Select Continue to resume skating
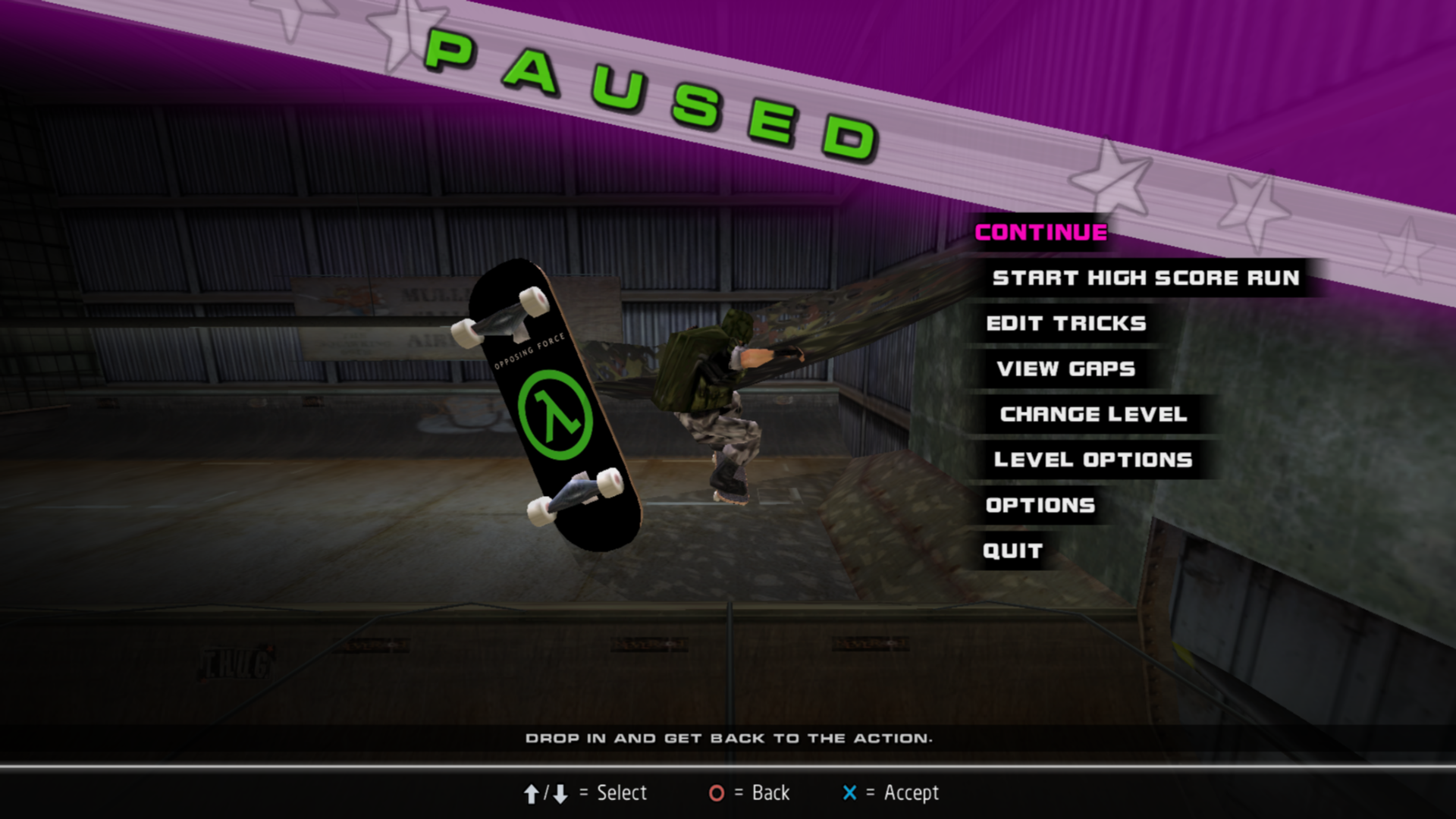This screenshot has height=819, width=1456. tap(1040, 233)
